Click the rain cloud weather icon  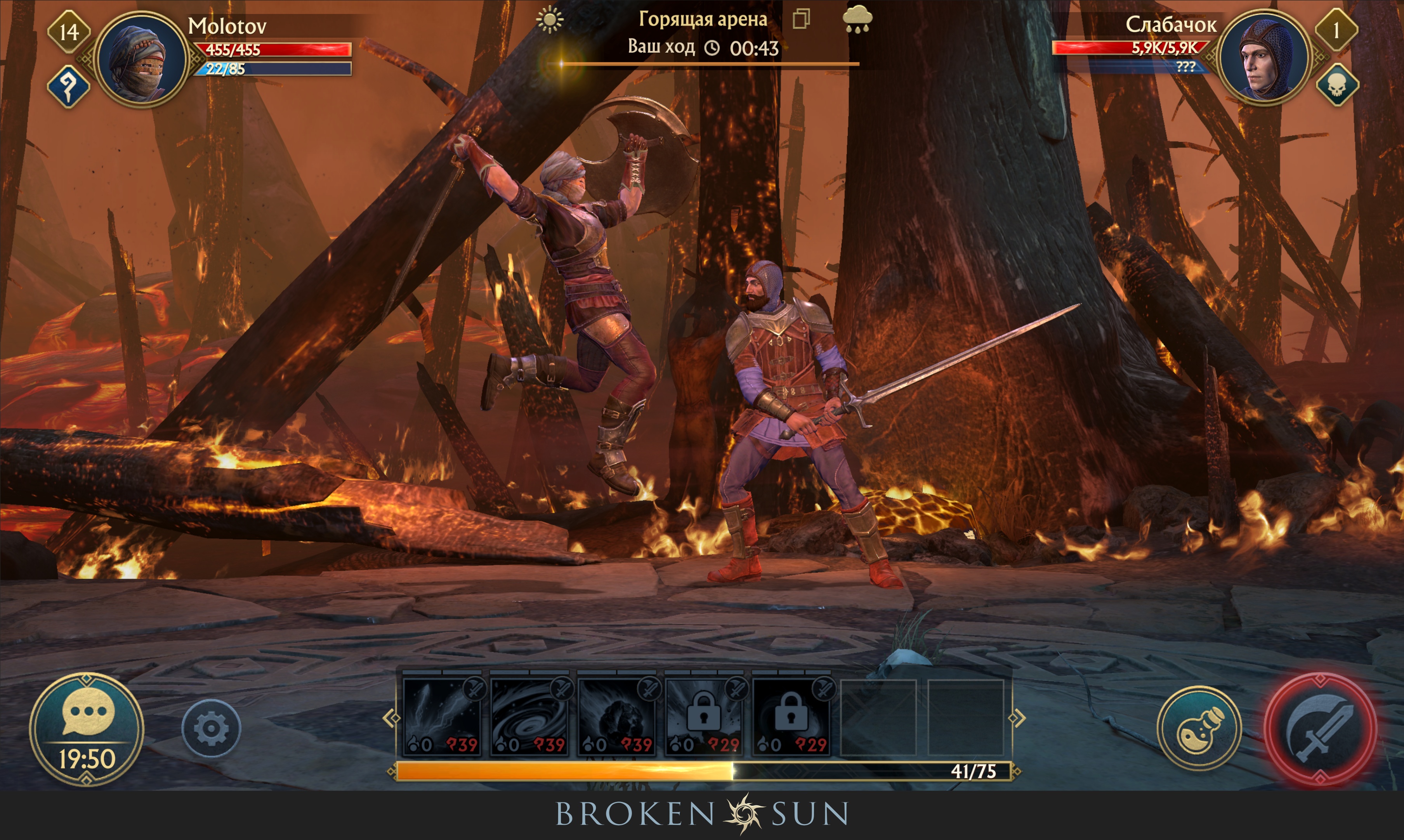click(x=857, y=20)
